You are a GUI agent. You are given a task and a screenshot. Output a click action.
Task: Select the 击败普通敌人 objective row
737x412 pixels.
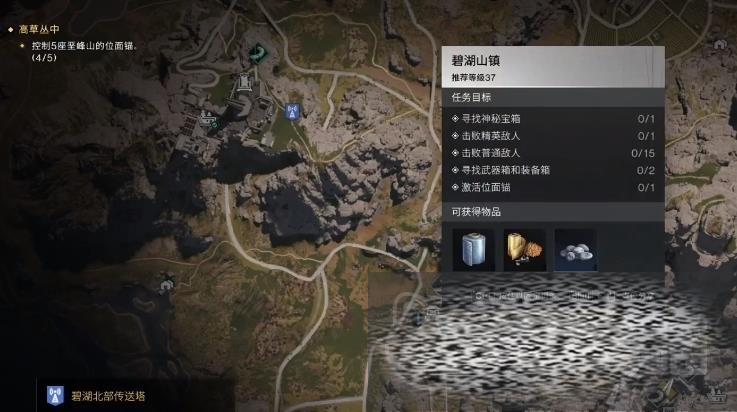click(x=552, y=153)
